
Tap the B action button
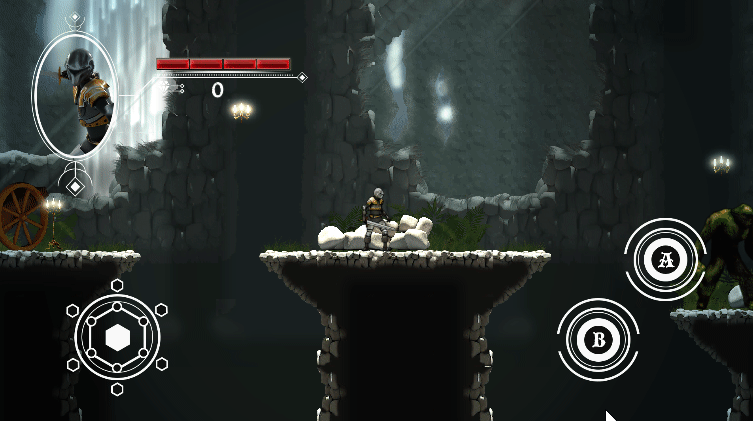click(x=599, y=339)
